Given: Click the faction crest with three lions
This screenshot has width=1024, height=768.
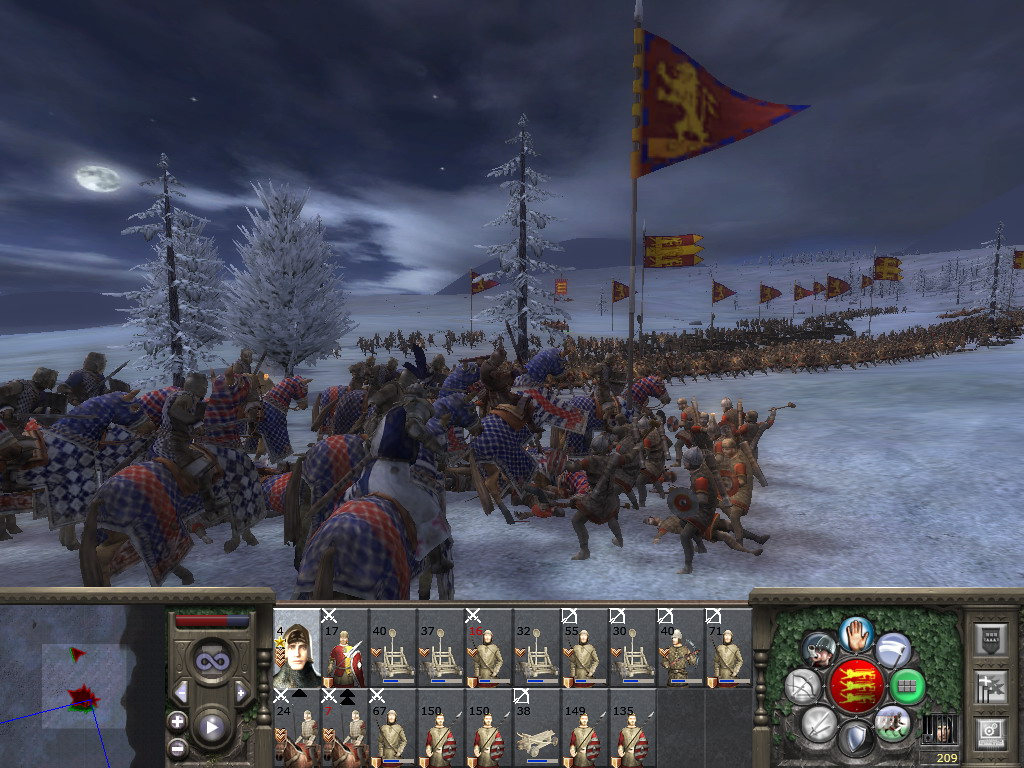Looking at the screenshot, I should [x=856, y=686].
